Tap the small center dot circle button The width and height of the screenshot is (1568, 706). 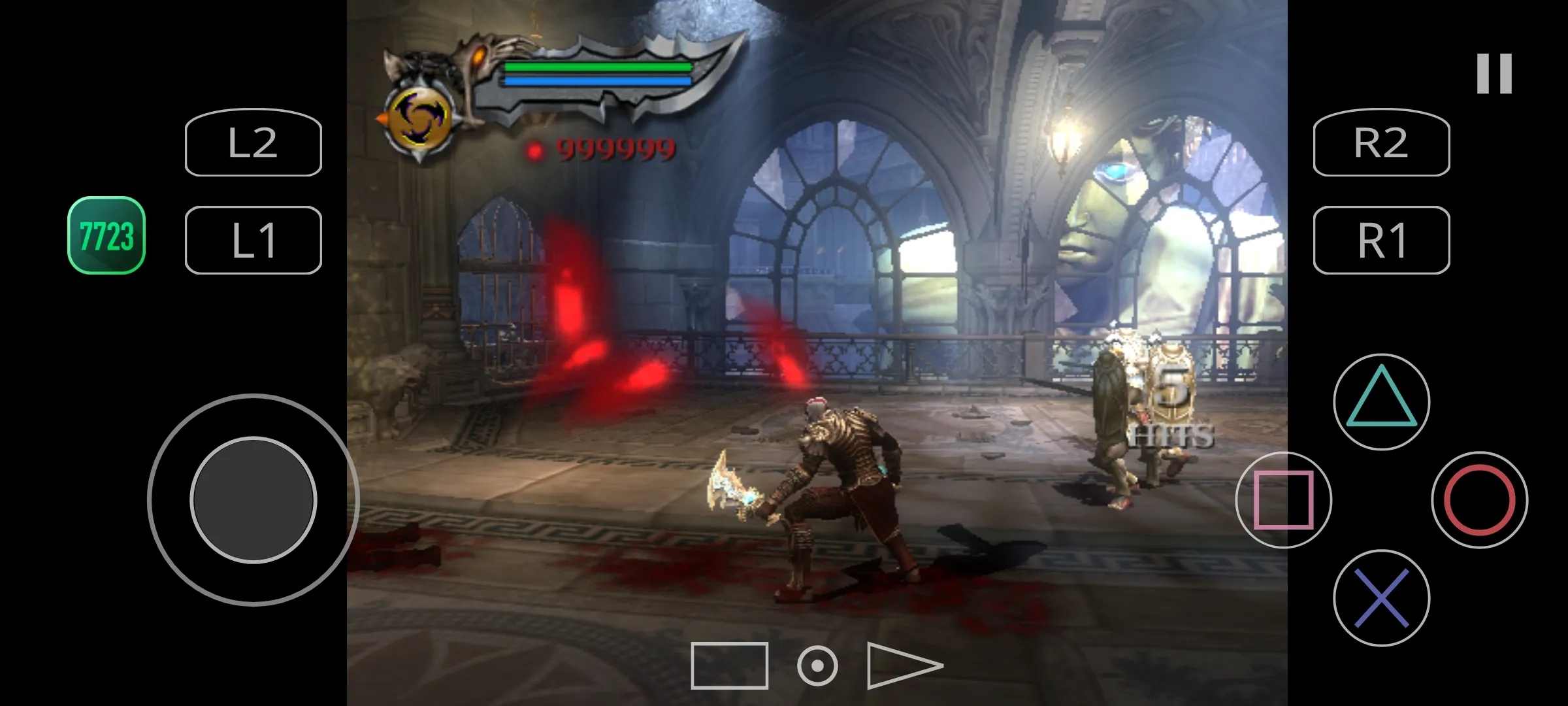(x=817, y=665)
